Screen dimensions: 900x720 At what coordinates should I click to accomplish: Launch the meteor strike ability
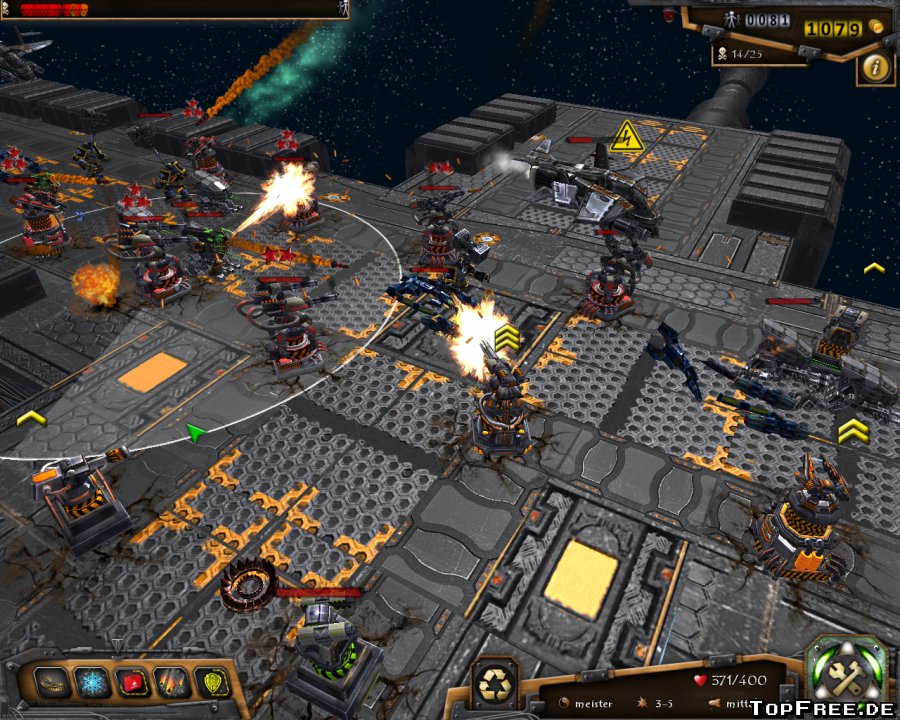pos(172,683)
